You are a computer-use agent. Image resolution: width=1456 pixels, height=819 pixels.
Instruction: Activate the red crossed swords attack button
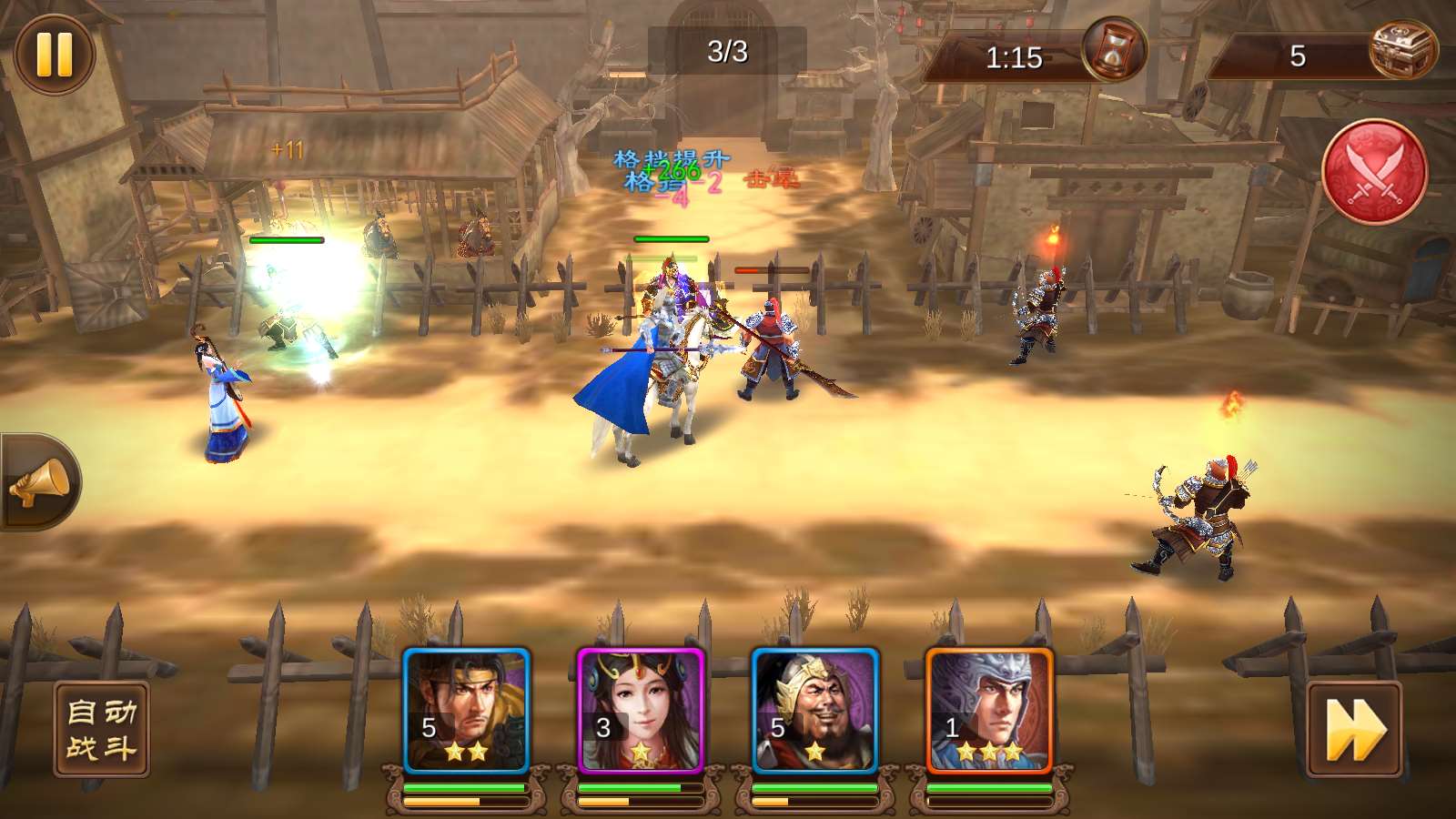(1374, 172)
